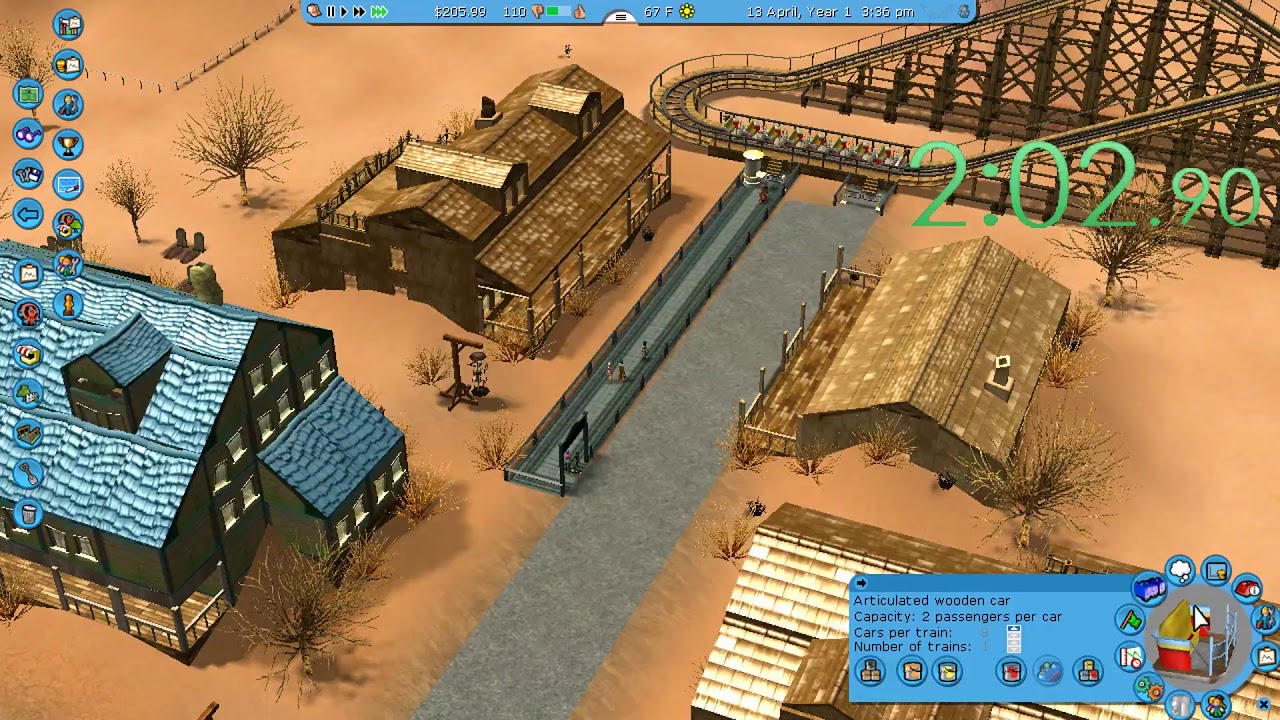Open the staff management panel
This screenshot has height=720, width=1280.
click(x=66, y=262)
